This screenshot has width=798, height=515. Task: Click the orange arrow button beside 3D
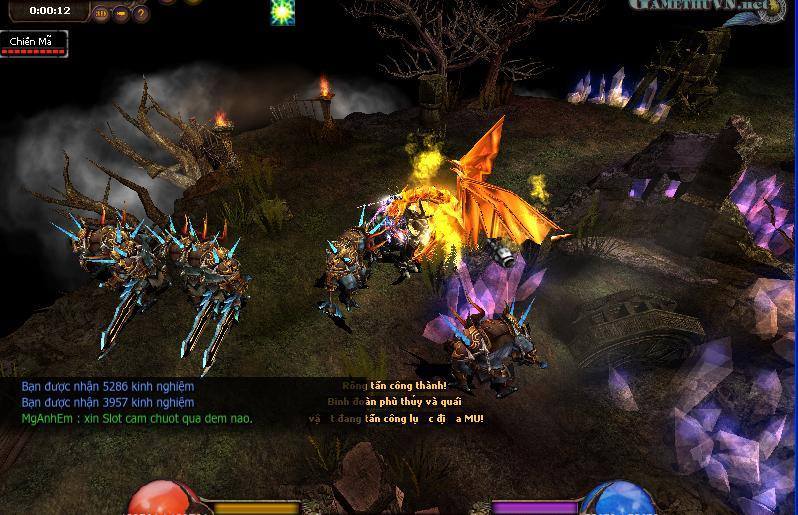coord(120,13)
